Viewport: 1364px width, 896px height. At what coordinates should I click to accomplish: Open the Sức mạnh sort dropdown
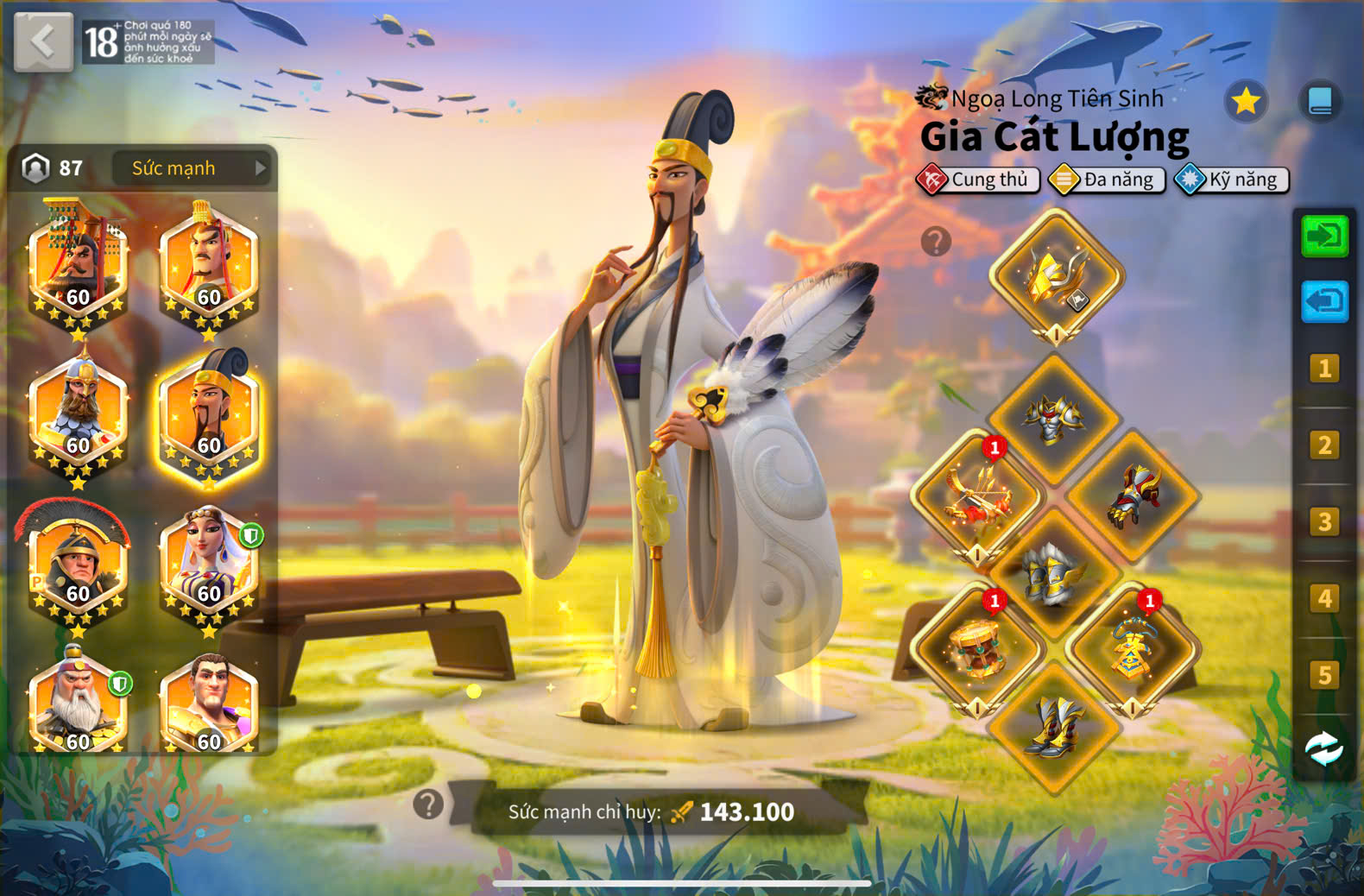point(192,168)
